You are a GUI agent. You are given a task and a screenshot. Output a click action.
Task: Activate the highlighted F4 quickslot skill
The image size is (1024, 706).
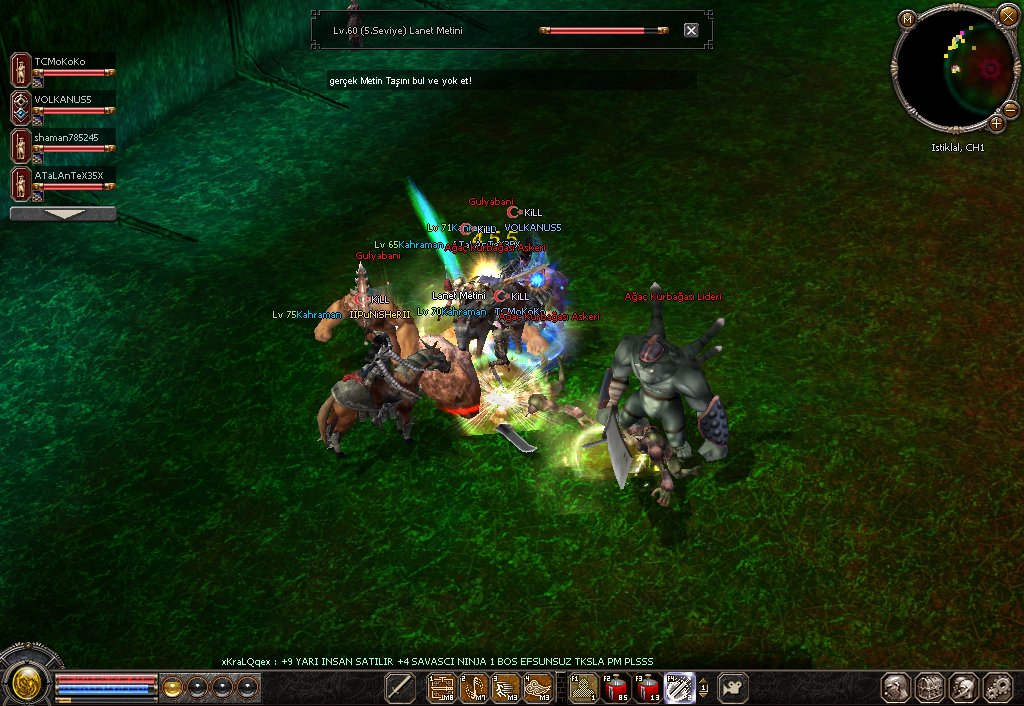[x=680, y=687]
